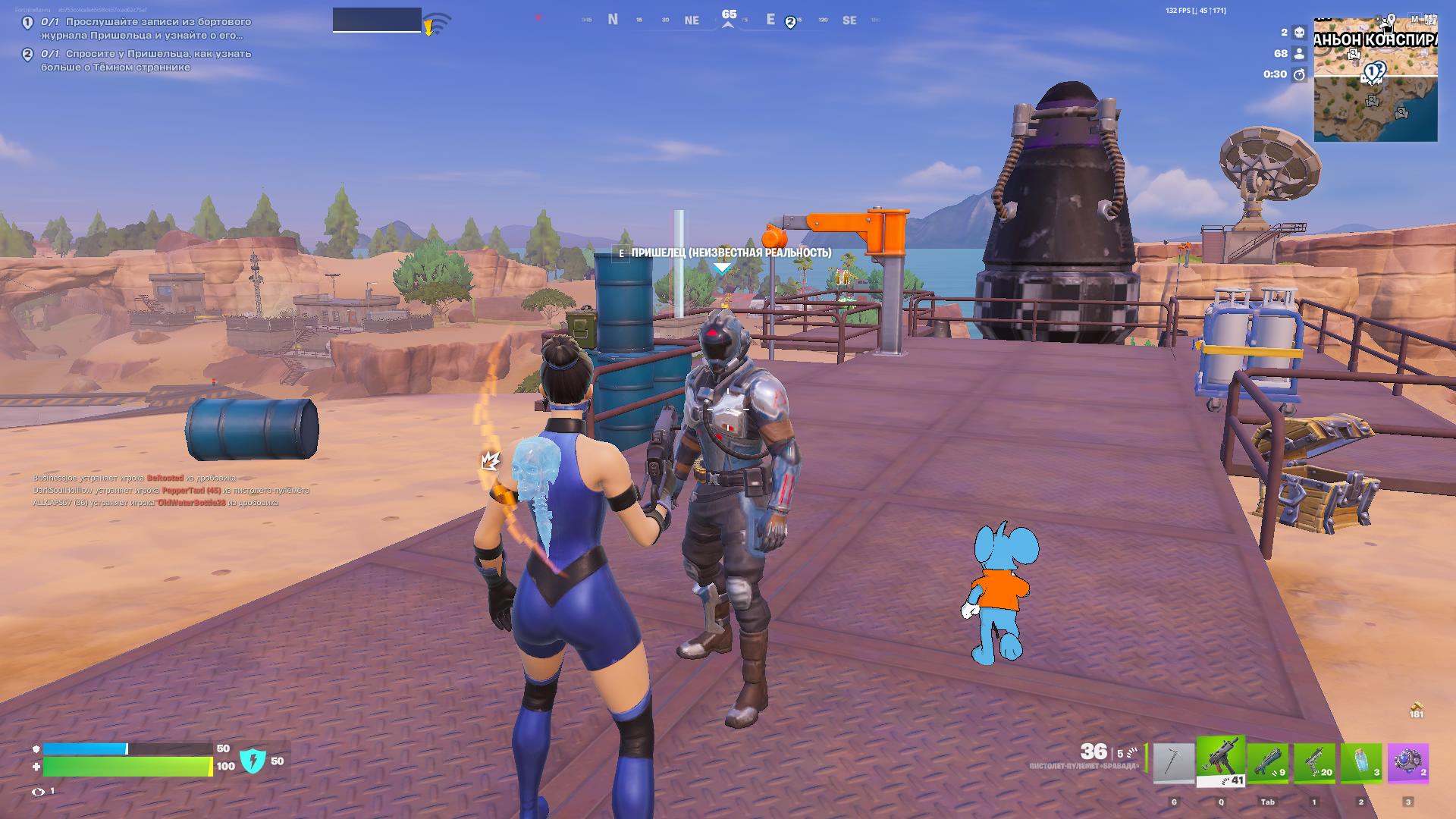Image resolution: width=1456 pixels, height=819 pixels.
Task: Pick the purple orb gadget slot
Action: point(1408,764)
